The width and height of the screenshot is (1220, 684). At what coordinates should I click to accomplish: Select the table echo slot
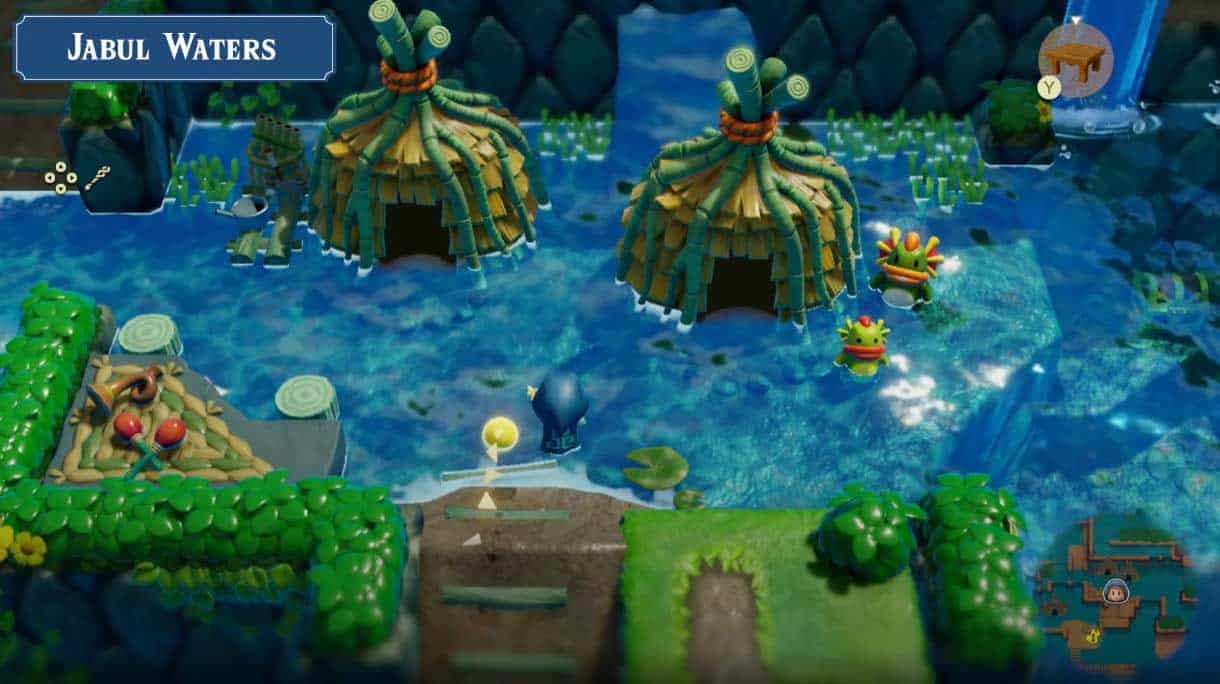tap(1075, 60)
